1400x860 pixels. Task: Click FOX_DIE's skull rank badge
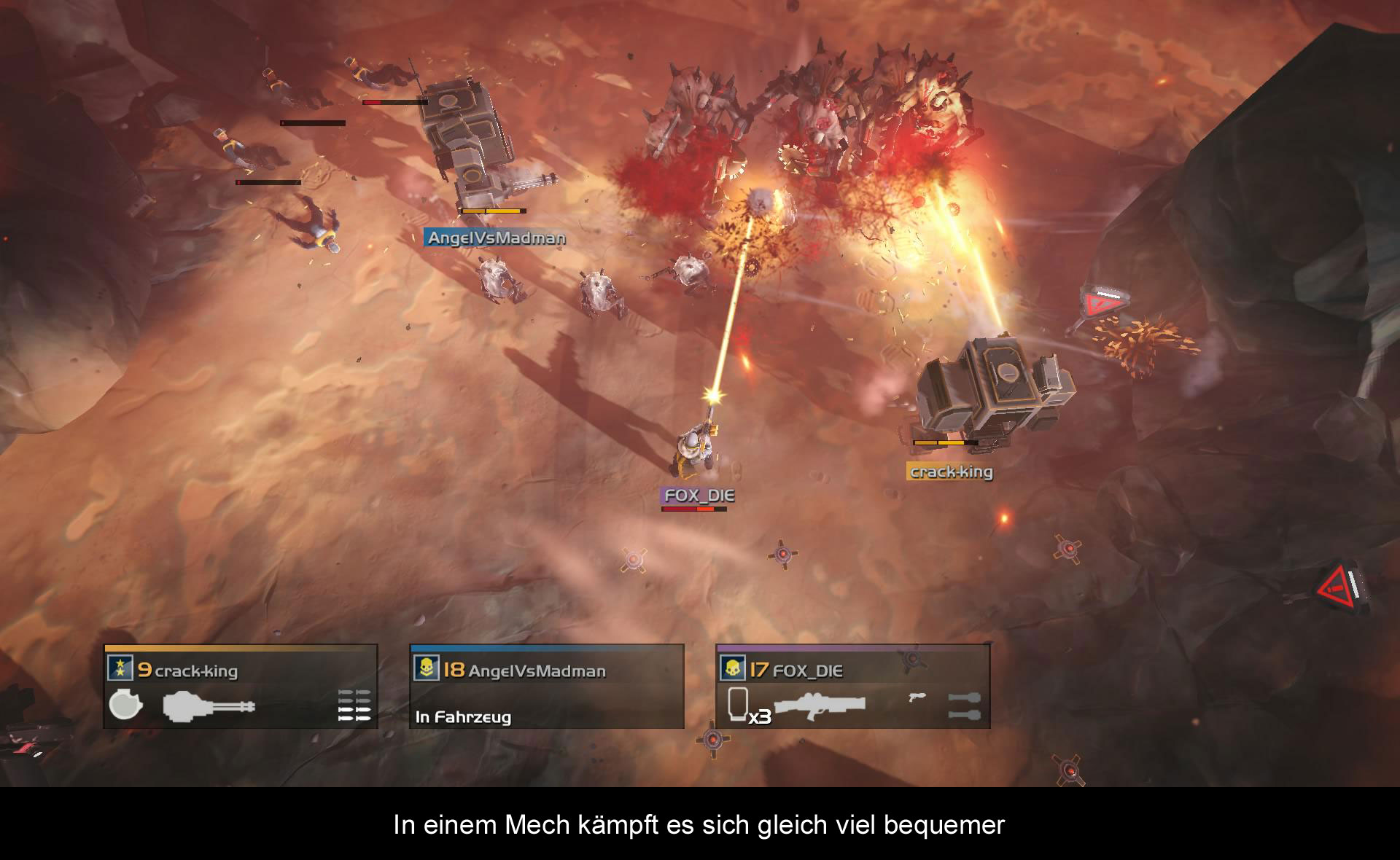732,668
